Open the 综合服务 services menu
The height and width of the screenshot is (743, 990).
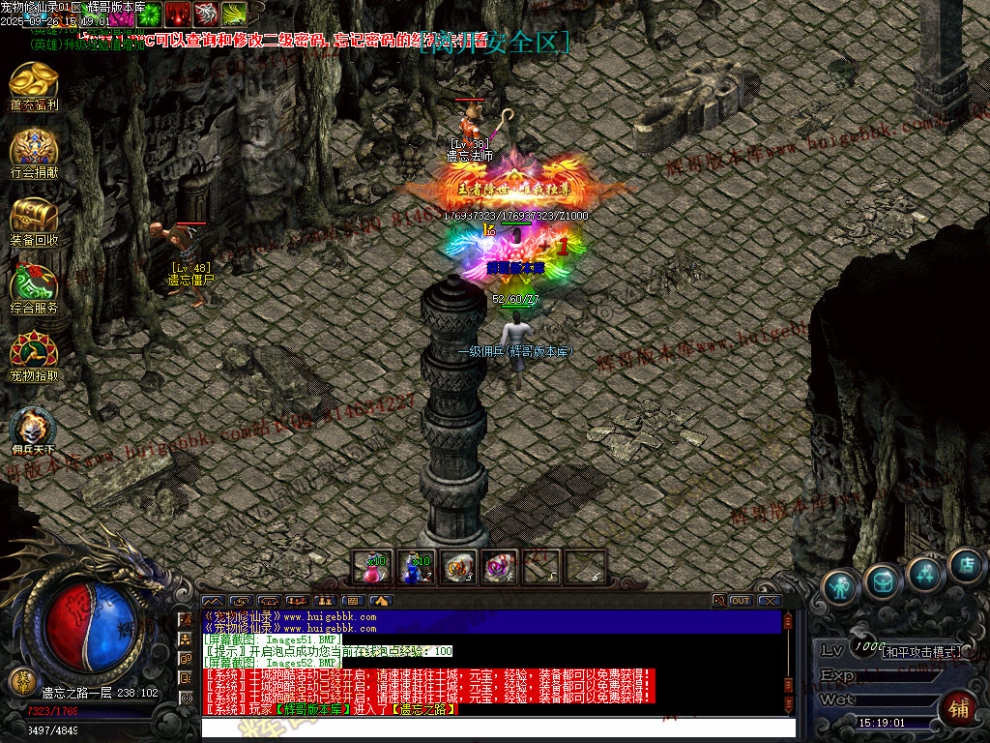tap(34, 287)
